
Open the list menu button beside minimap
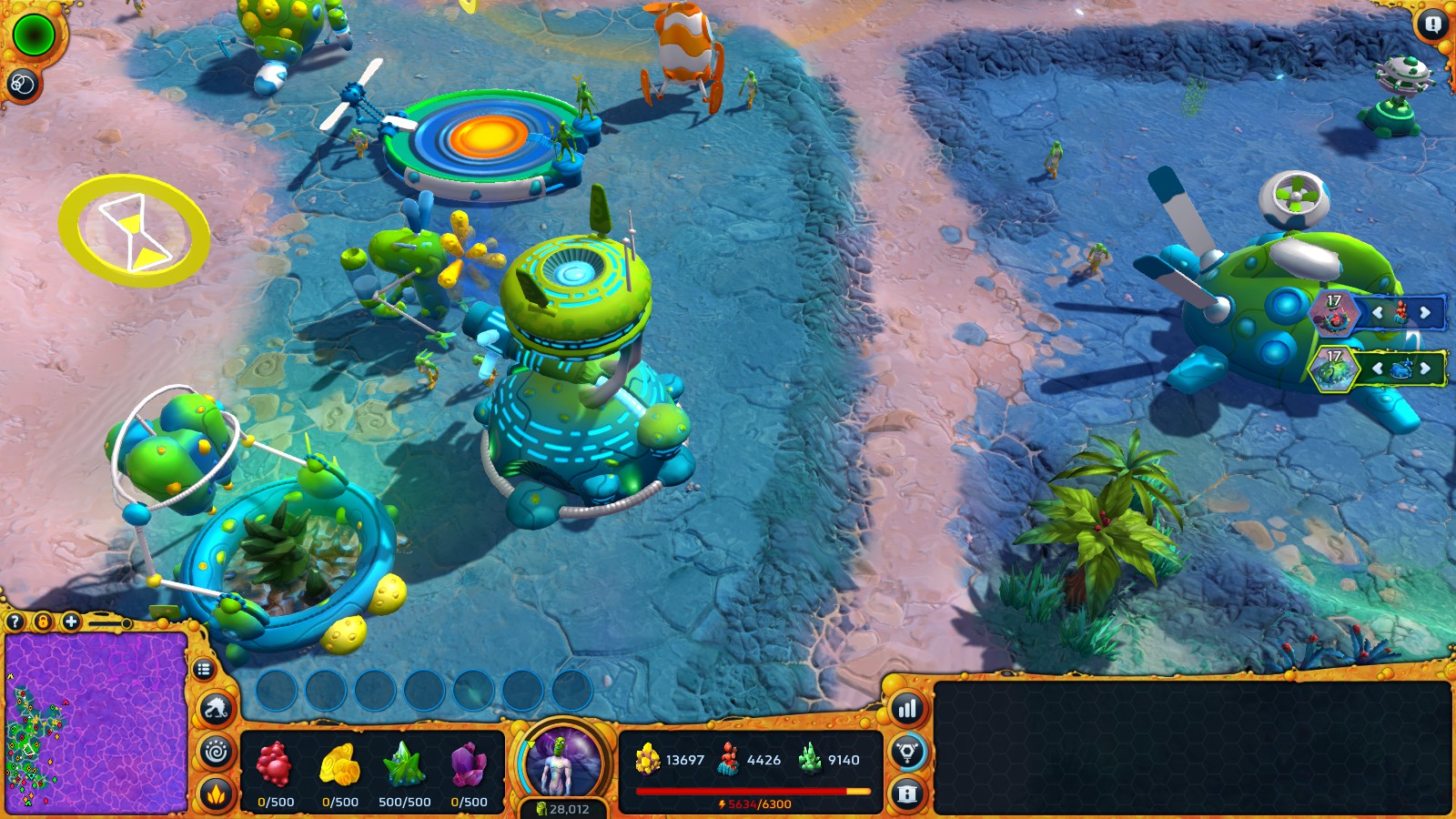[x=204, y=670]
